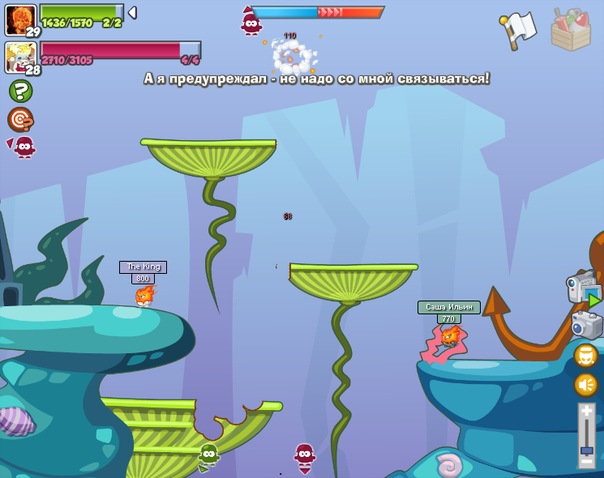The width and height of the screenshot is (604, 478).
Task: Click the white arrow beside the green health bar
Action: (133, 13)
